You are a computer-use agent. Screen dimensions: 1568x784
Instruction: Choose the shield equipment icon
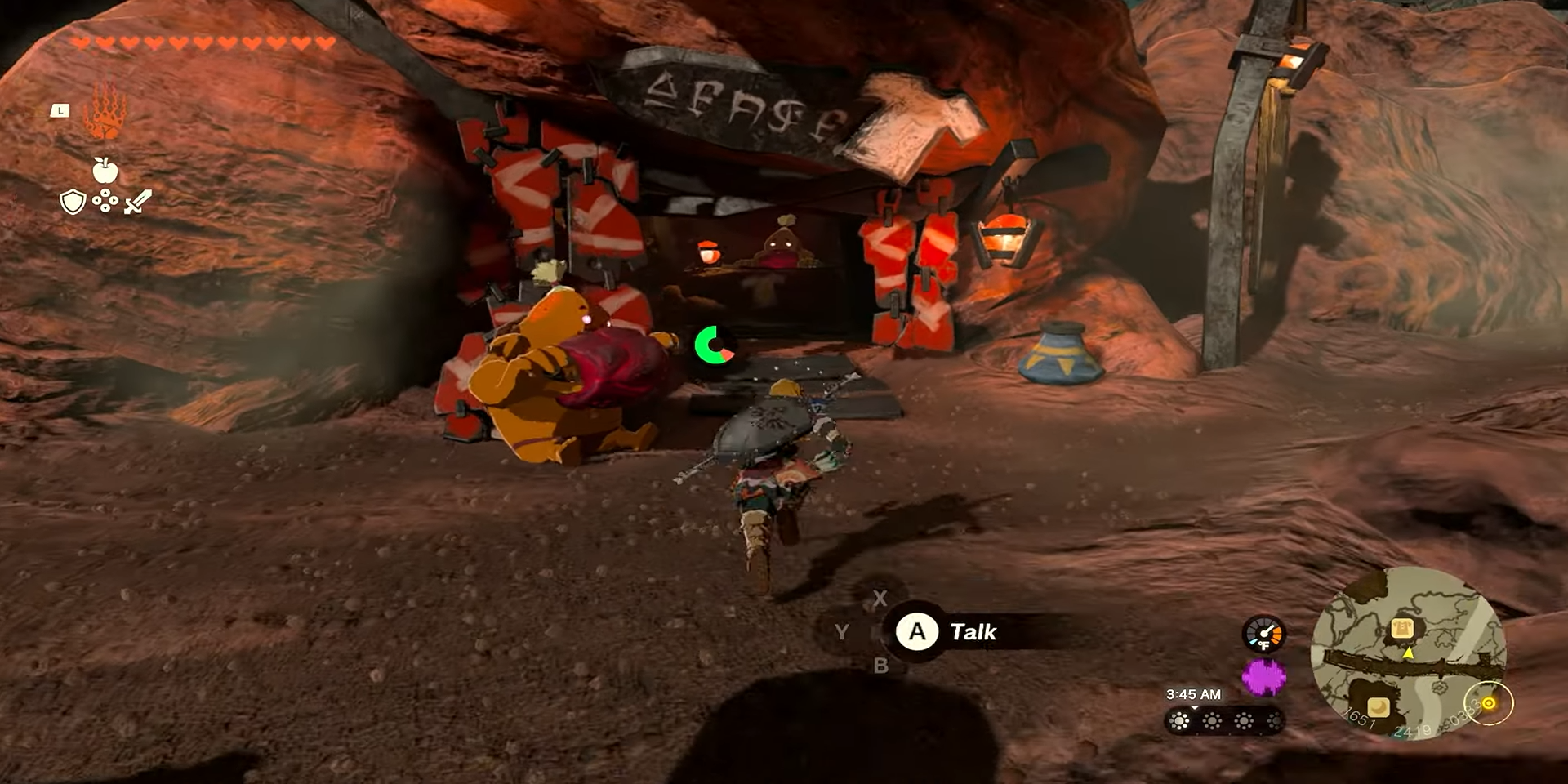pyautogui.click(x=73, y=202)
